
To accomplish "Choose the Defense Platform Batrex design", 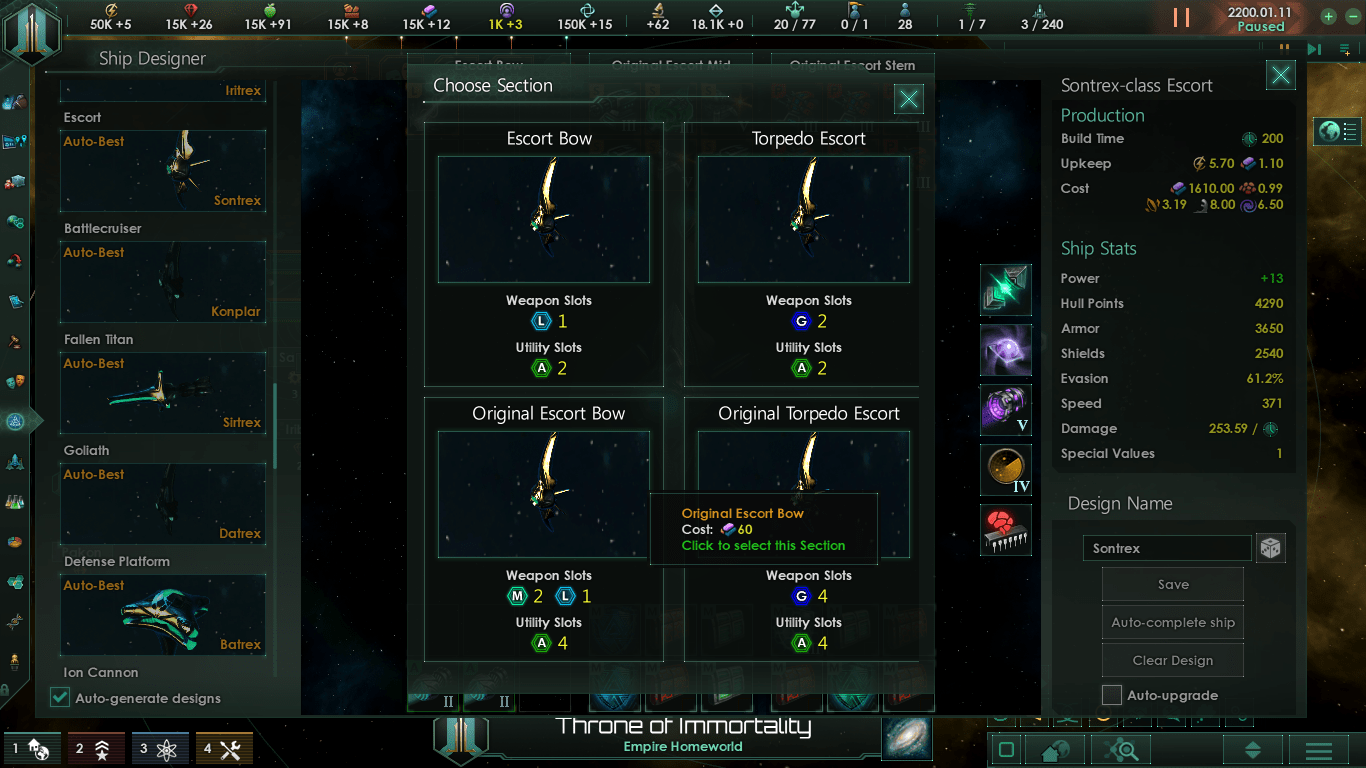I will coord(163,615).
